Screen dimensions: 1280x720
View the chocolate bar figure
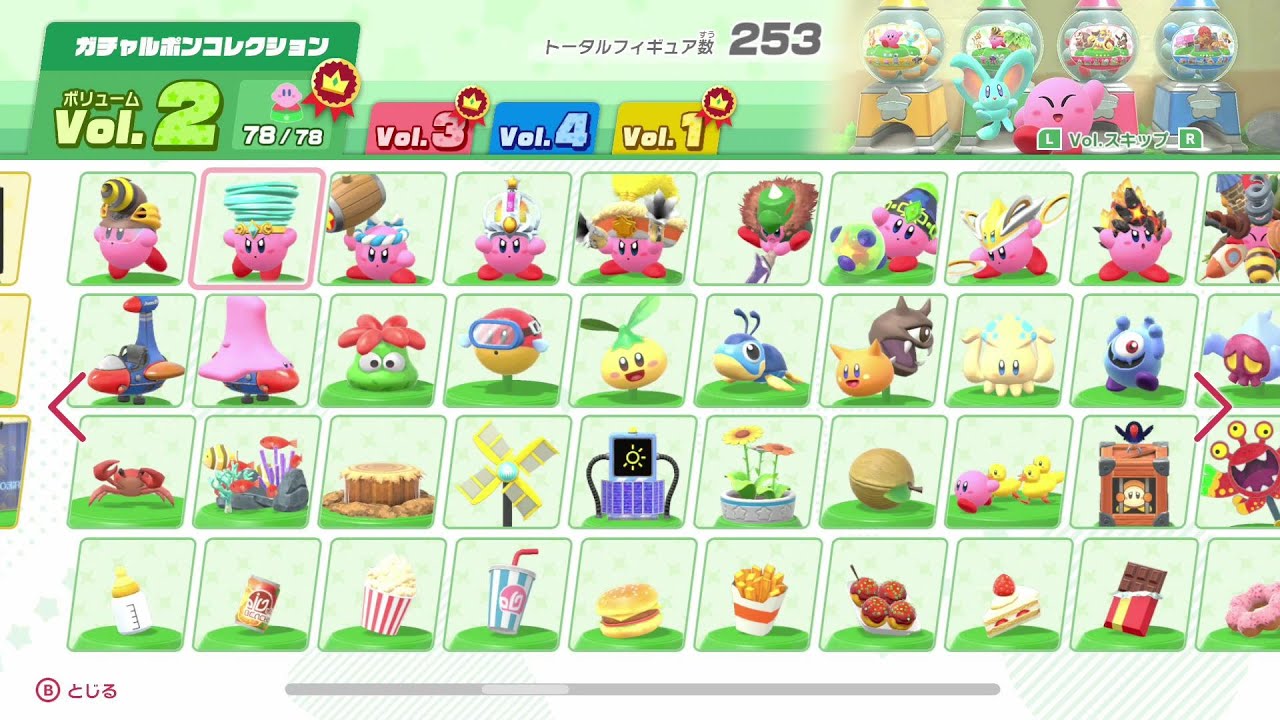[x=1135, y=598]
